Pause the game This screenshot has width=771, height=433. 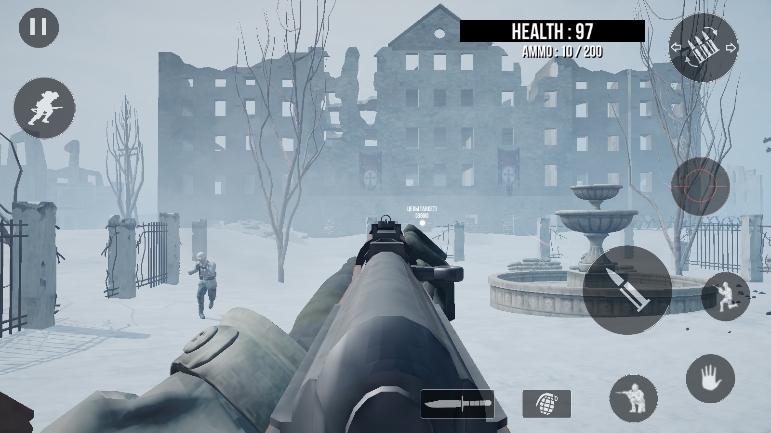[39, 27]
